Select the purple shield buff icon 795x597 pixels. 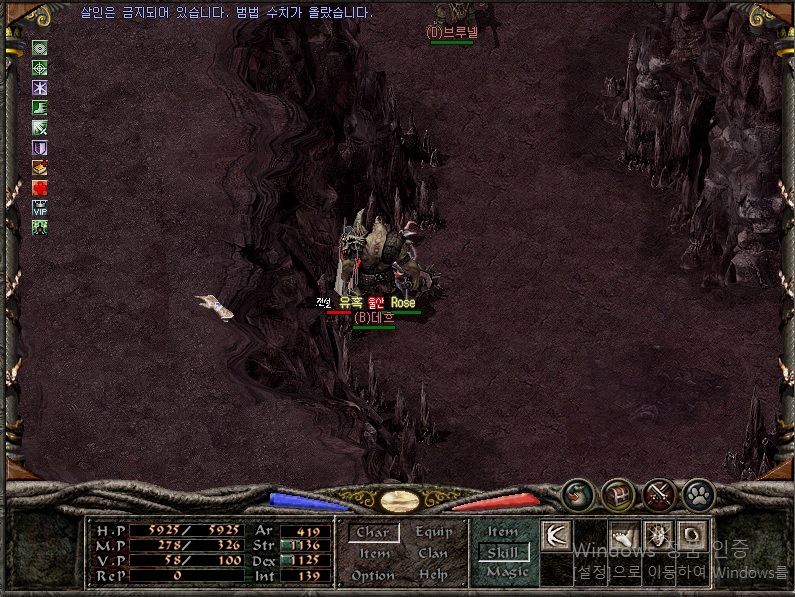40,147
